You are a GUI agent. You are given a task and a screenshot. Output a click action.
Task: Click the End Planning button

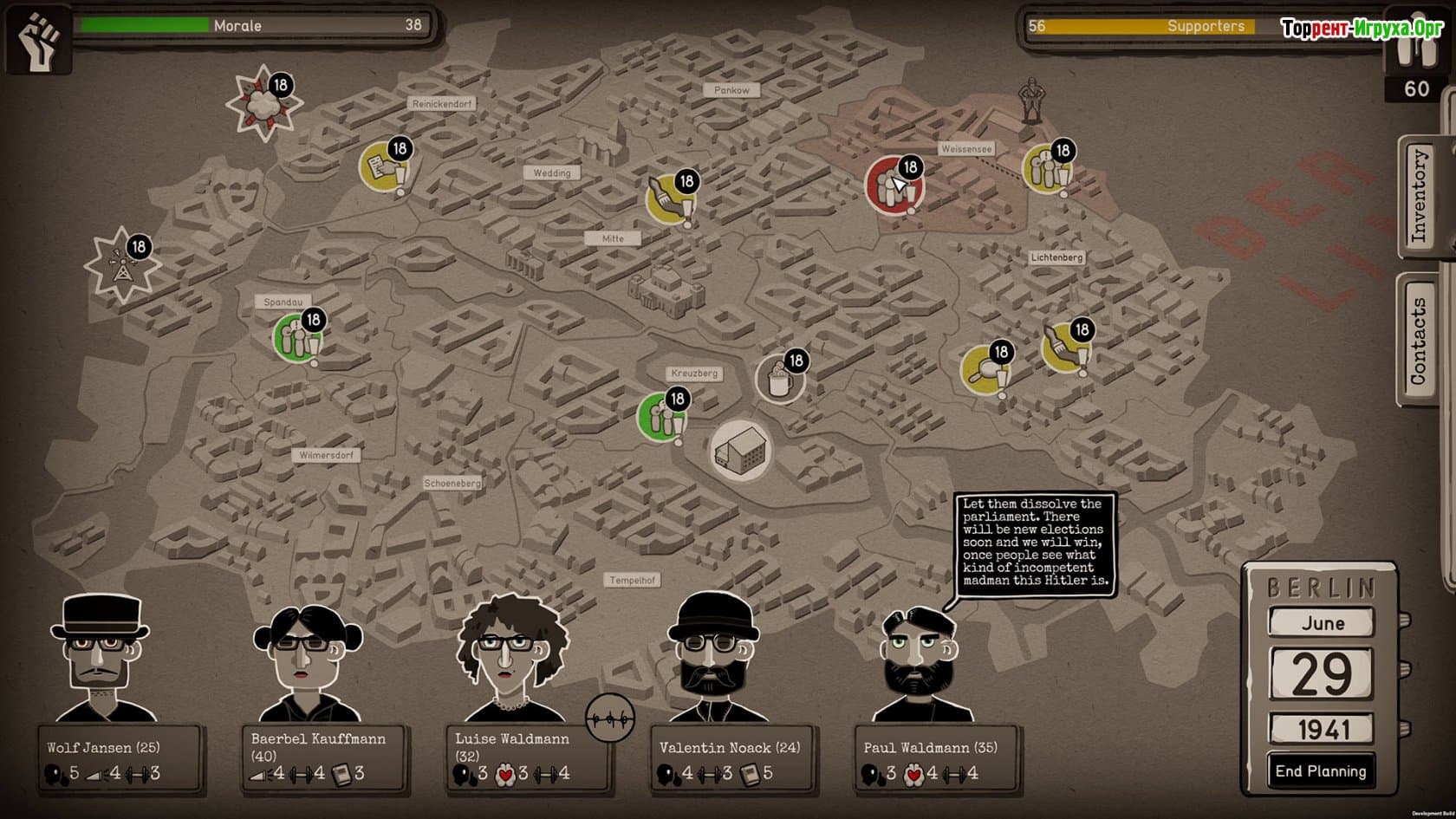(1320, 771)
